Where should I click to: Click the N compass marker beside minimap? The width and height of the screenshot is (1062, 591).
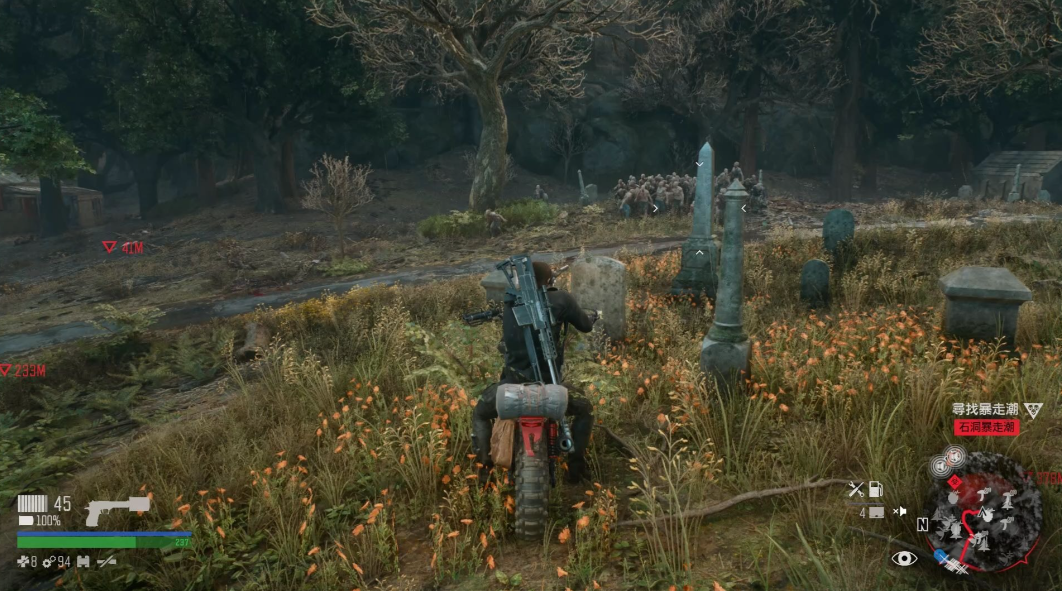pos(922,524)
